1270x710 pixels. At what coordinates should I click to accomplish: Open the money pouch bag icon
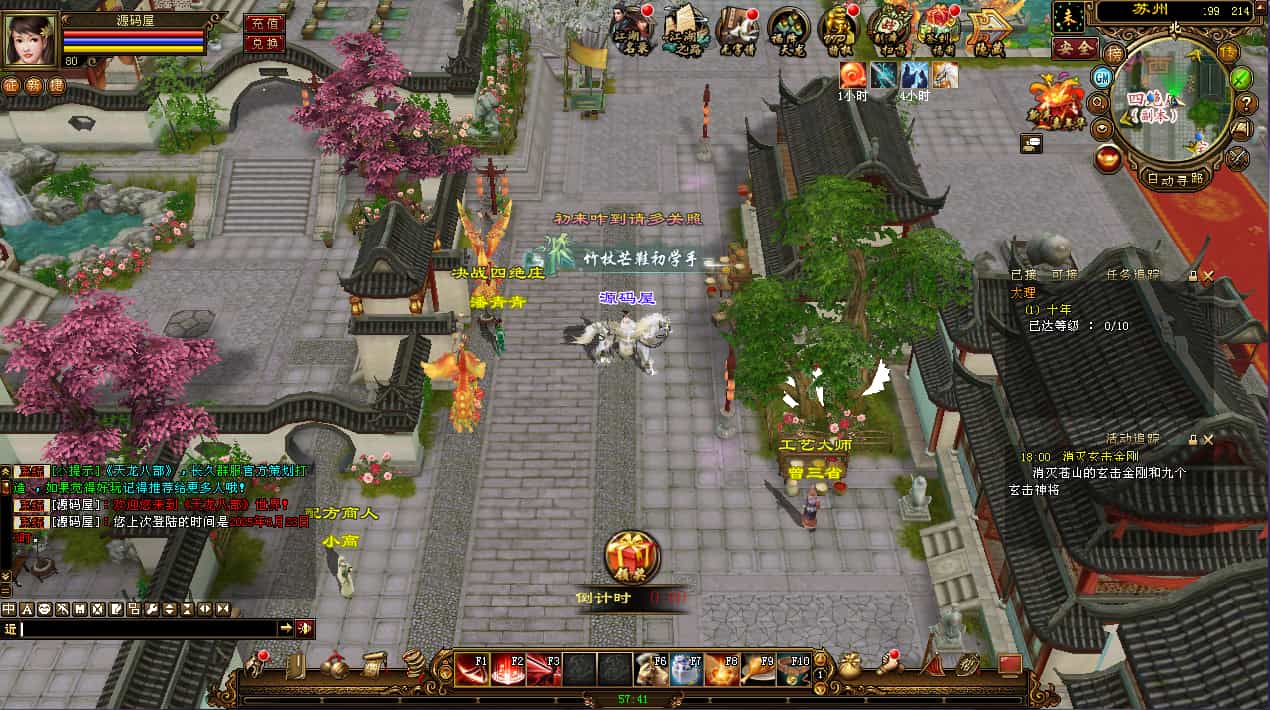tap(851, 666)
